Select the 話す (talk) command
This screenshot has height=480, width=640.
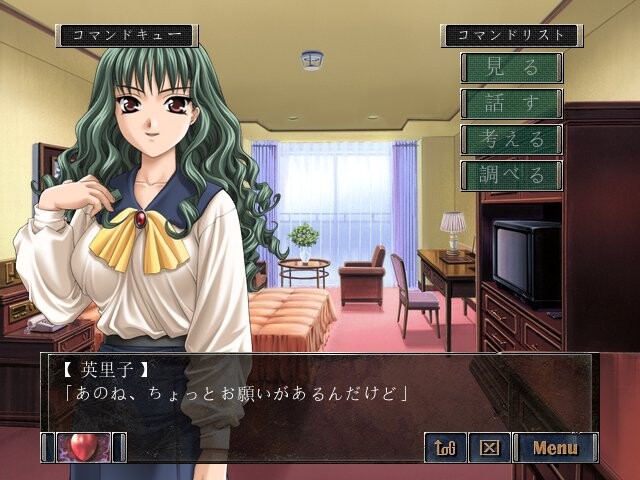click(511, 104)
